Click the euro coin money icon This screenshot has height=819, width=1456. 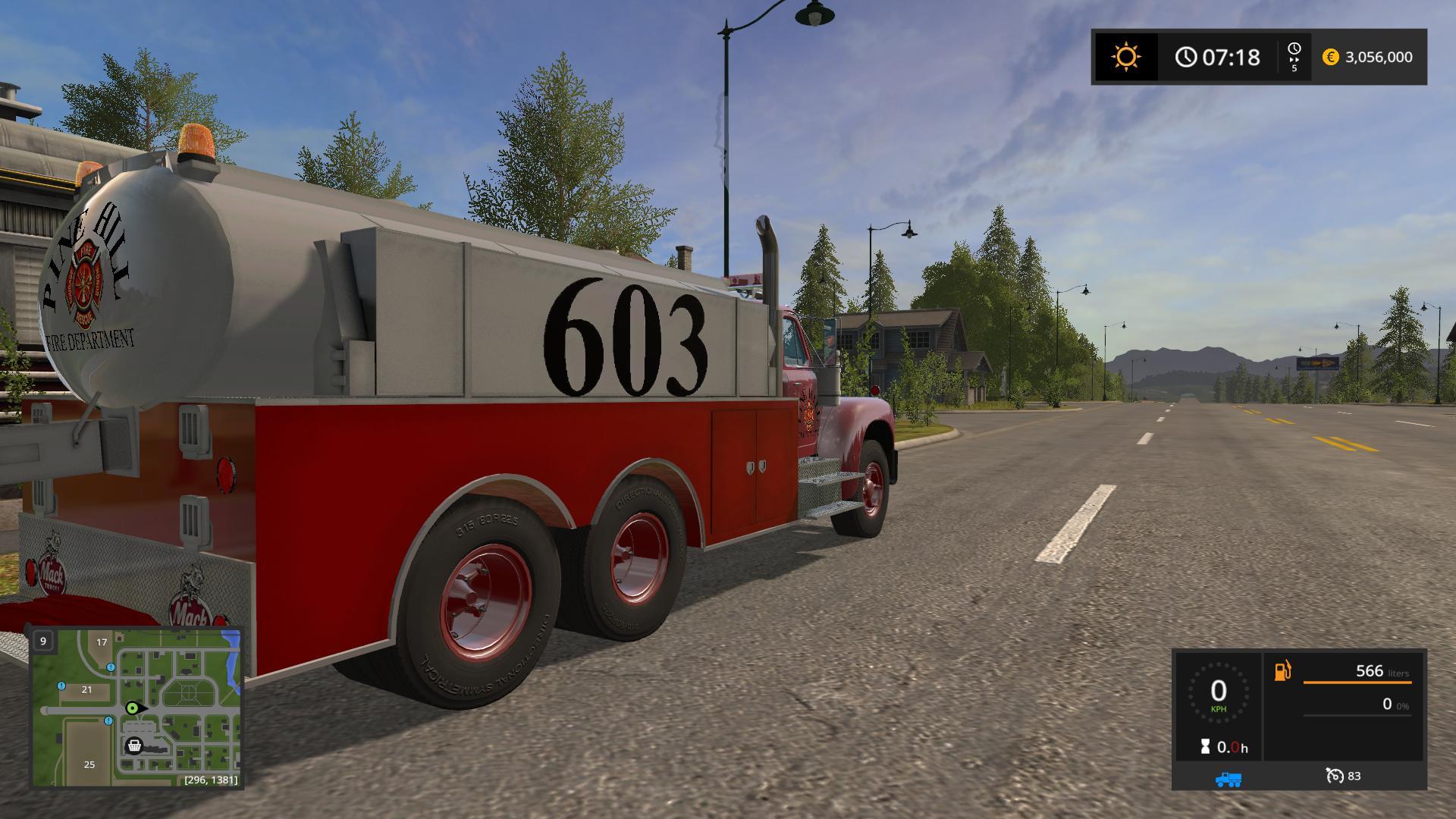1330,57
